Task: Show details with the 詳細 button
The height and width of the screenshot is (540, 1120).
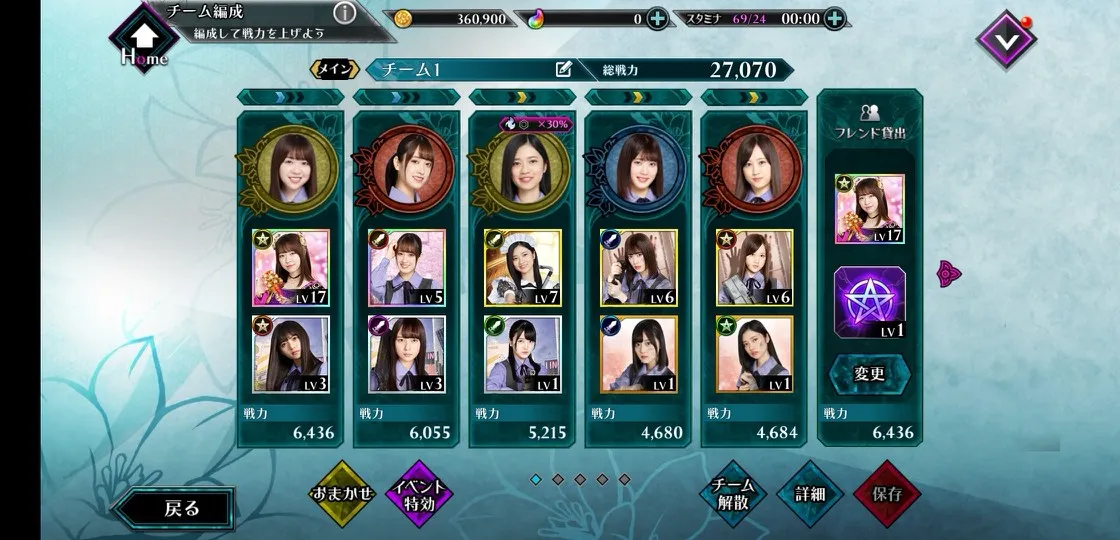Action: (x=809, y=494)
